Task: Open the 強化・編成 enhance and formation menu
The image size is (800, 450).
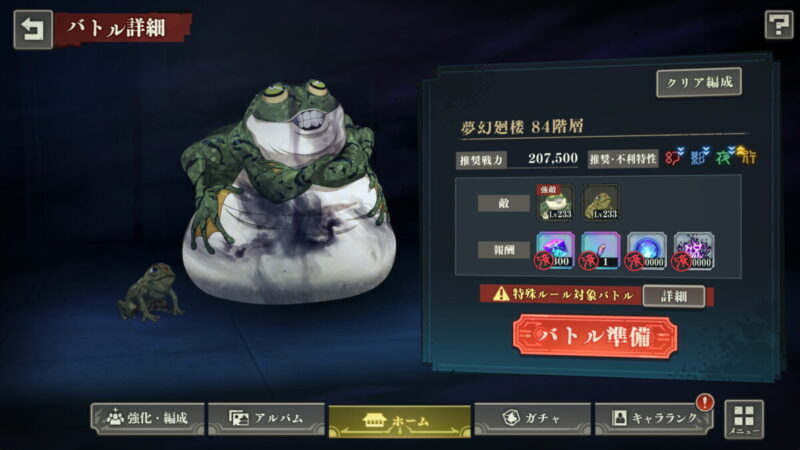Action: [x=147, y=418]
